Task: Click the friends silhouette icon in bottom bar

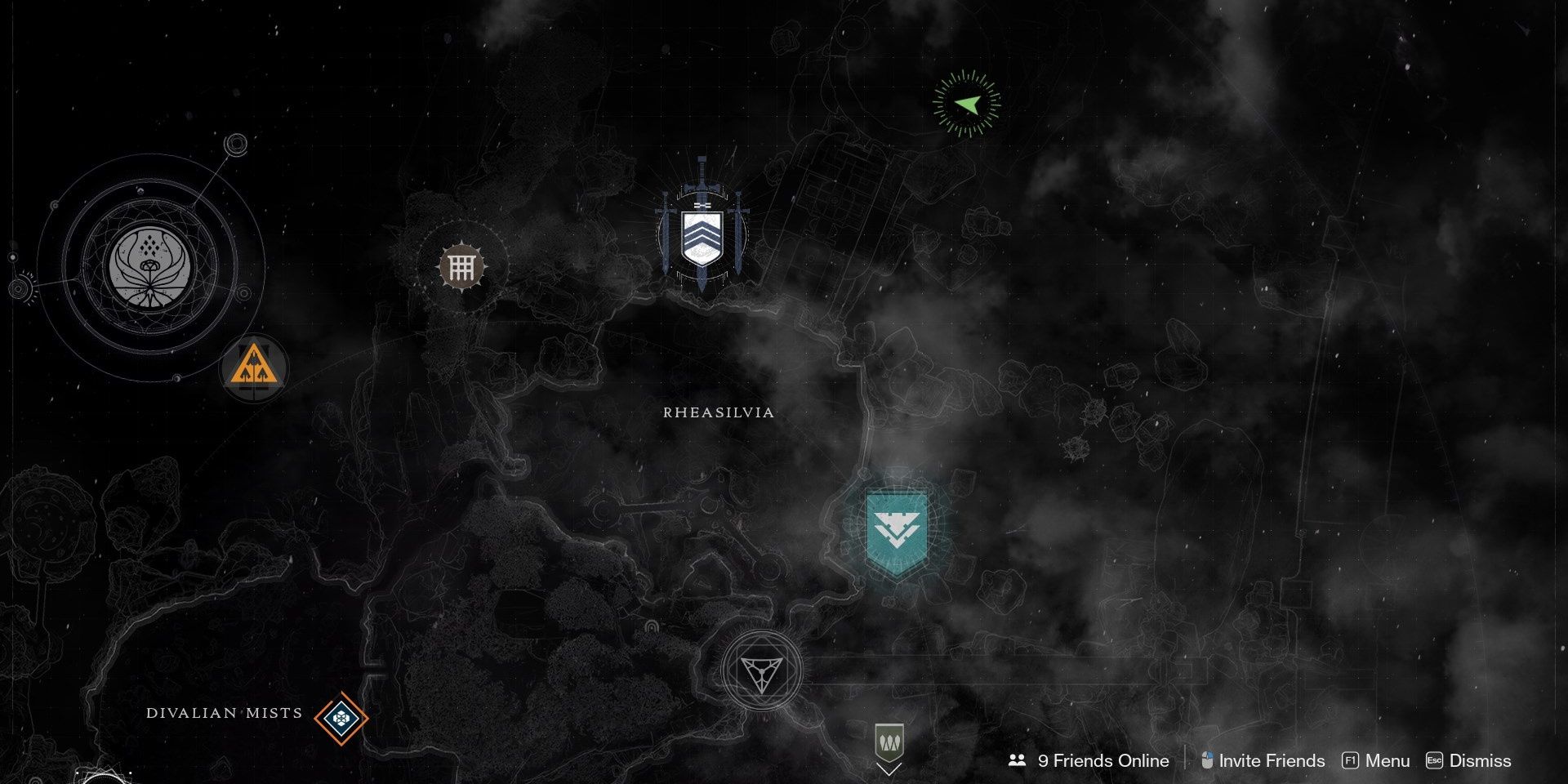Action: pyautogui.click(x=1017, y=760)
